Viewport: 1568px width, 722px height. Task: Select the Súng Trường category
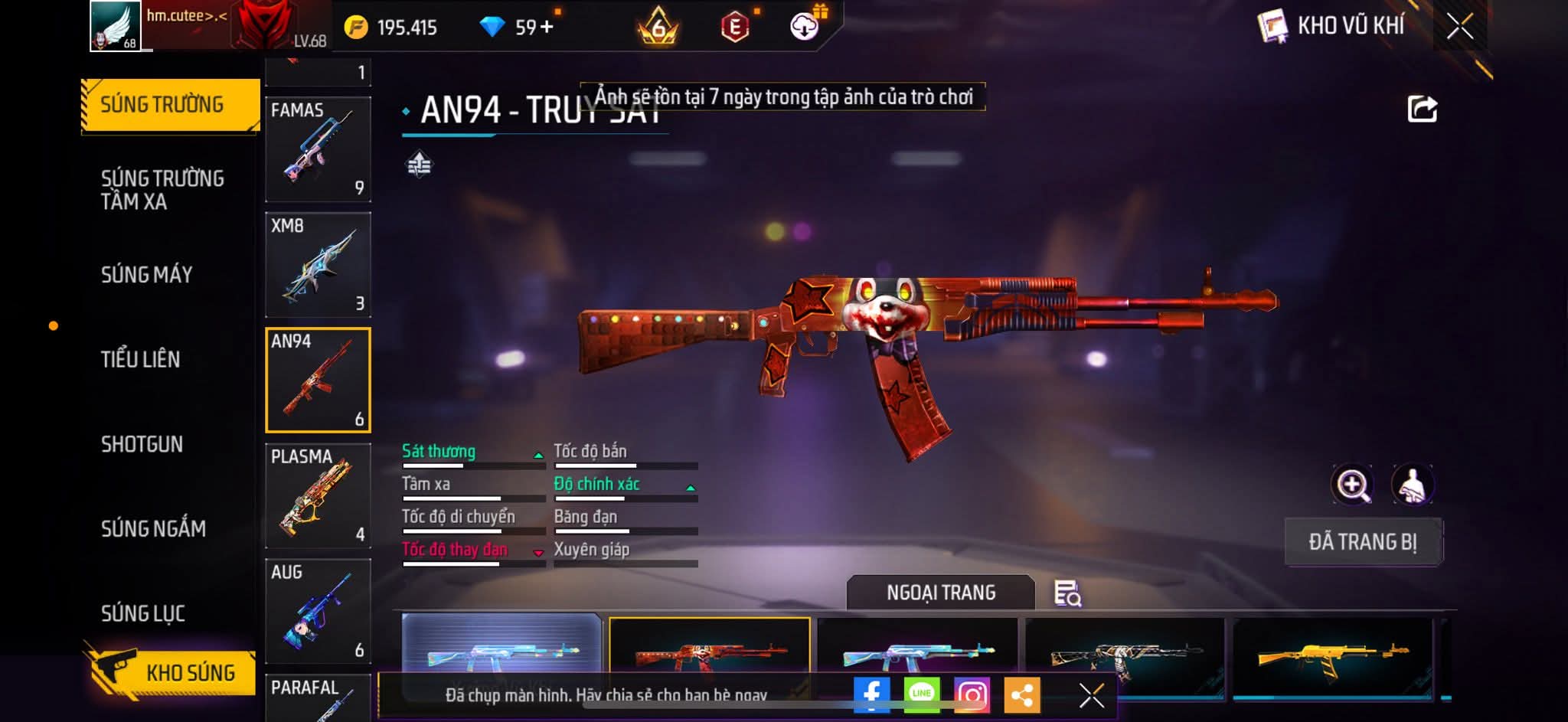(x=162, y=105)
